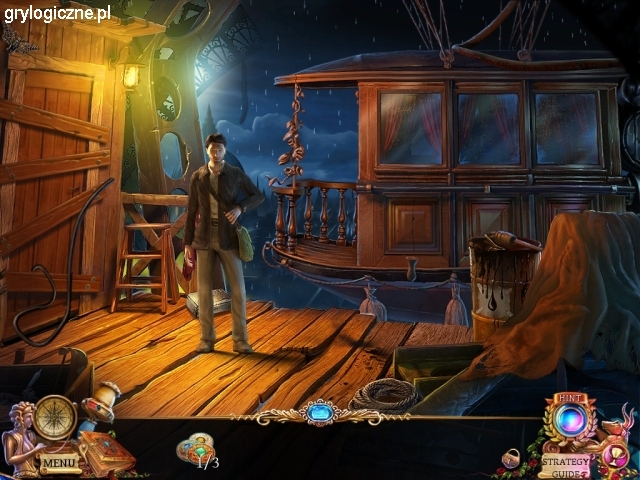Click the blue gem inventory bar toggle

(321, 412)
